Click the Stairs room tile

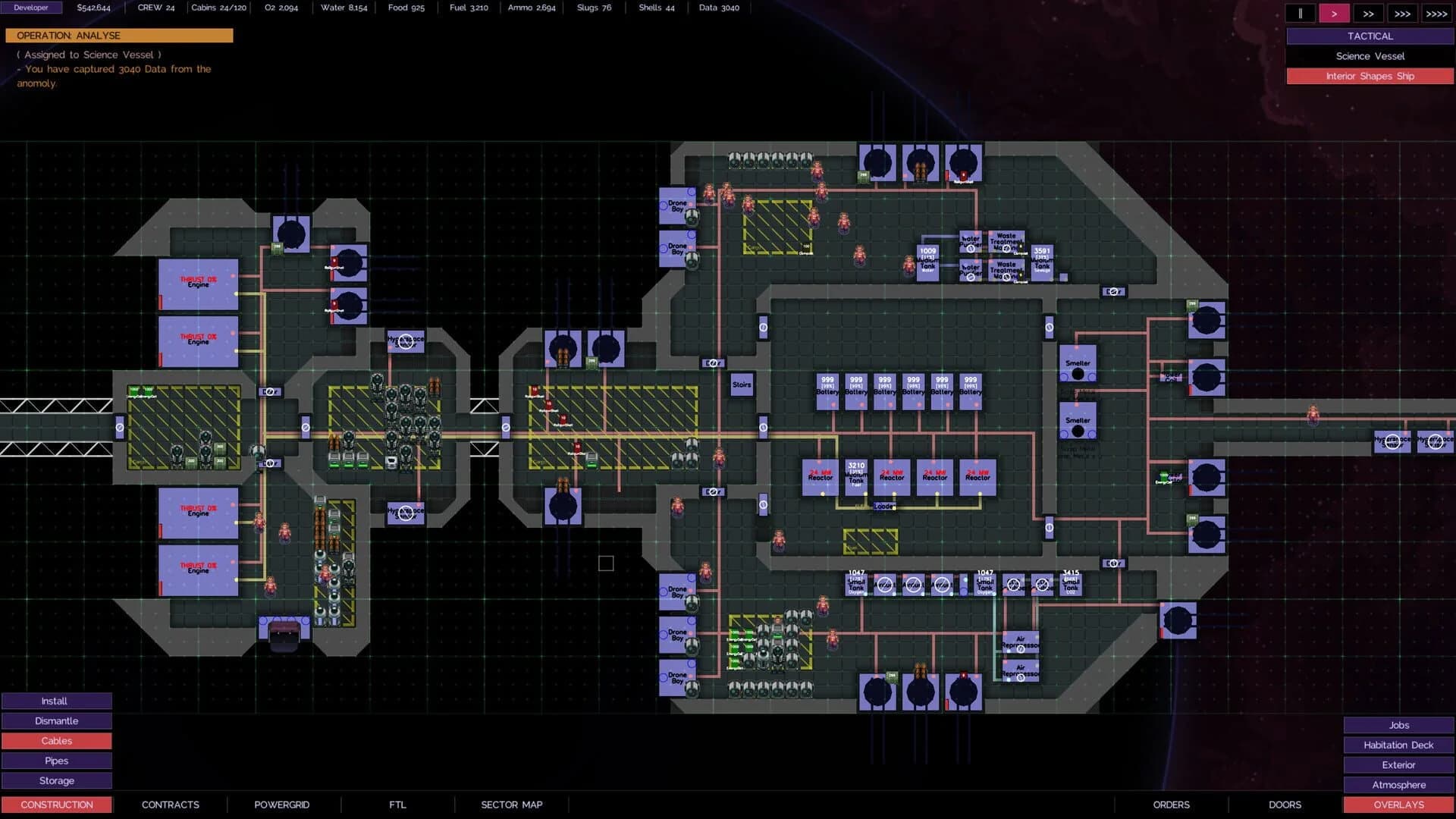(741, 385)
